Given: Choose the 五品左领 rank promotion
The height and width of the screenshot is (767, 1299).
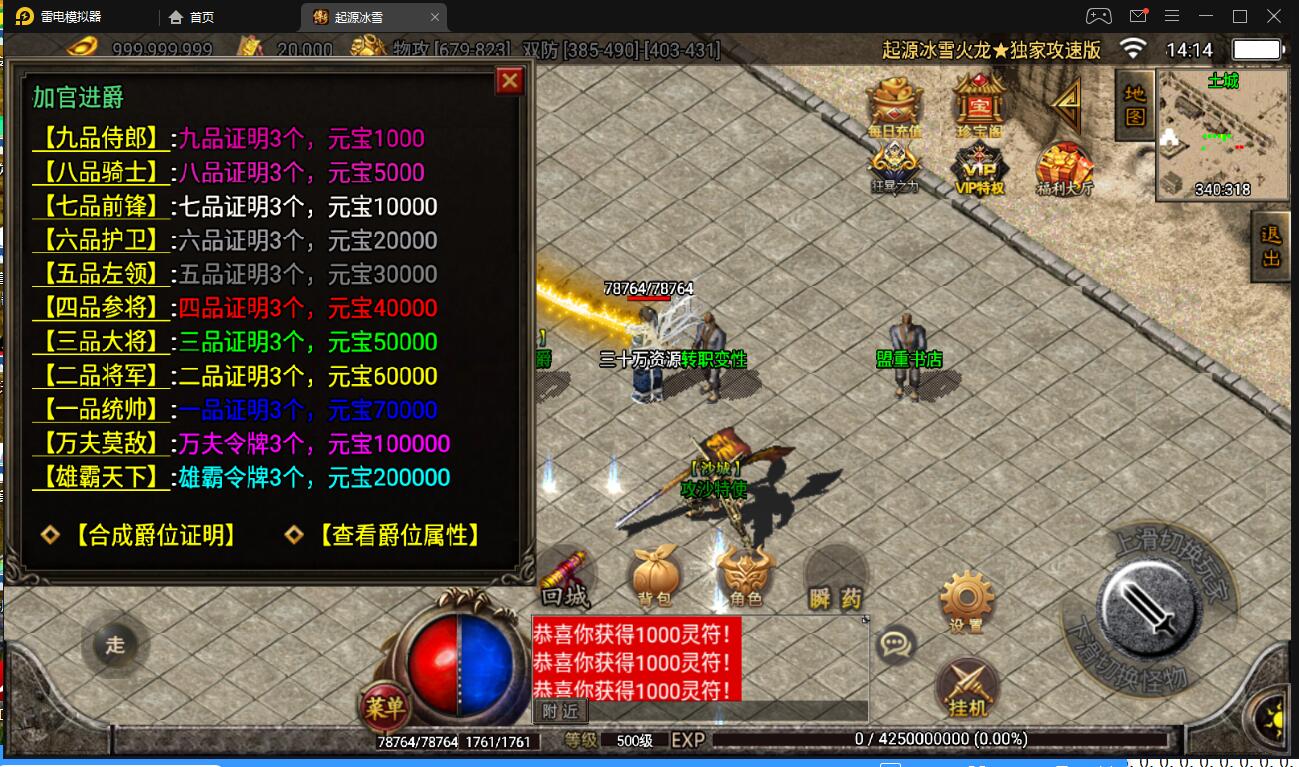Looking at the screenshot, I should point(101,275).
